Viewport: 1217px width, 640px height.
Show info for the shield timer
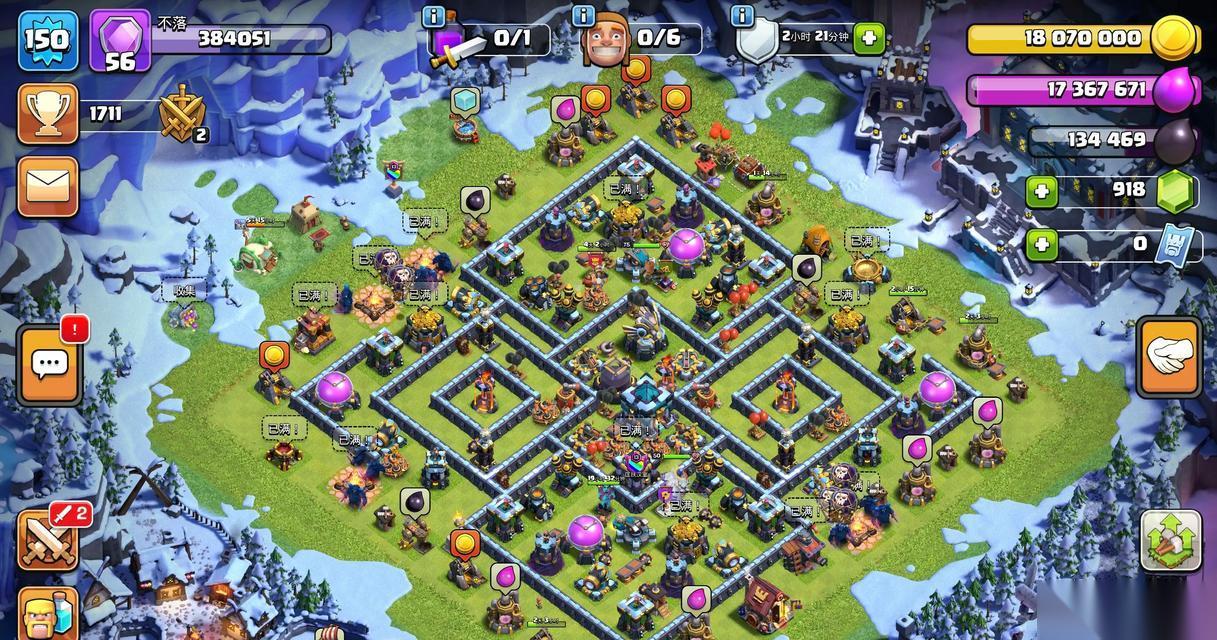point(741,16)
